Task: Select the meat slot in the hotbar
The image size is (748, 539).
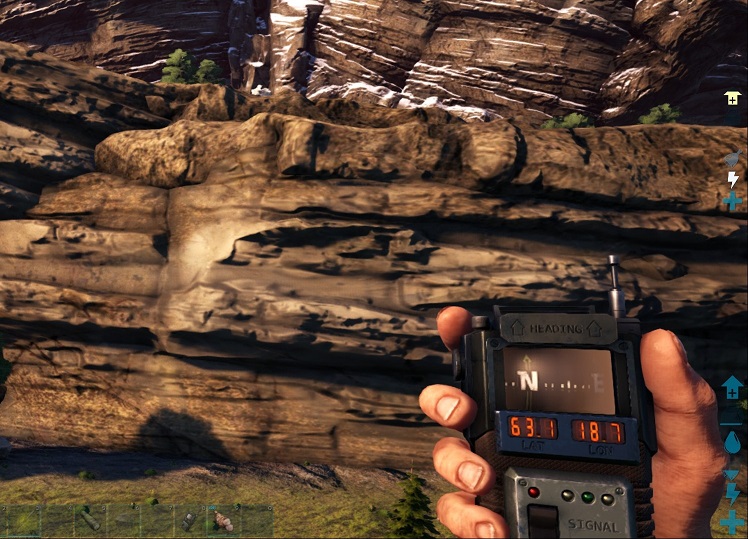Action: coord(223,521)
